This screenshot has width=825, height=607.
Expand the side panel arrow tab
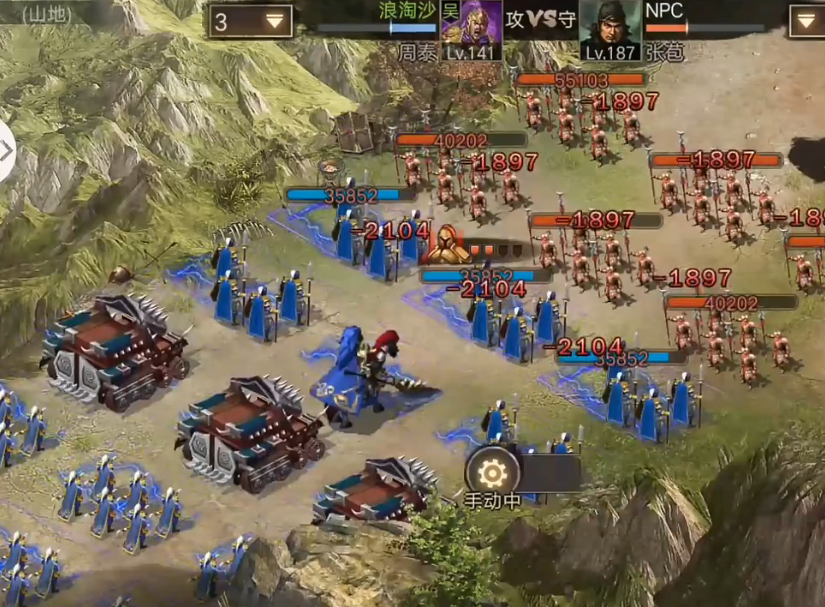coord(6,151)
